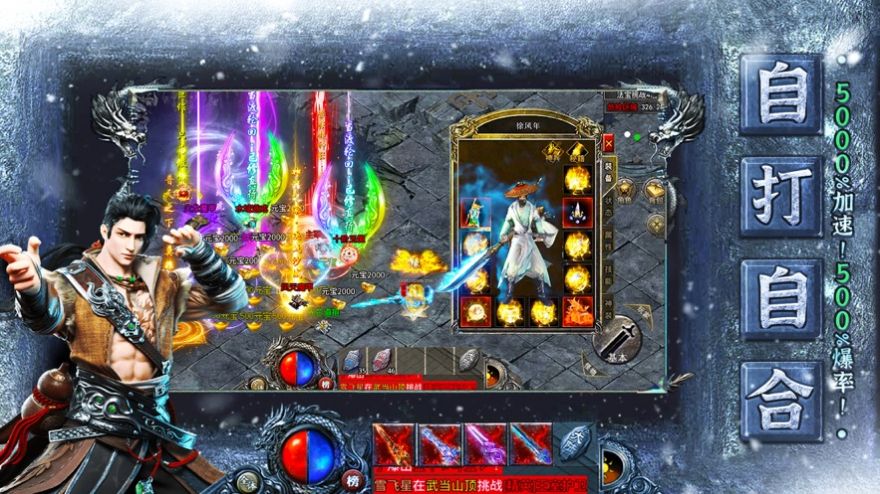Screen dimensions: 880x494
Task: Select the blue spiked helmet equipment slot
Action: (x=578, y=212)
